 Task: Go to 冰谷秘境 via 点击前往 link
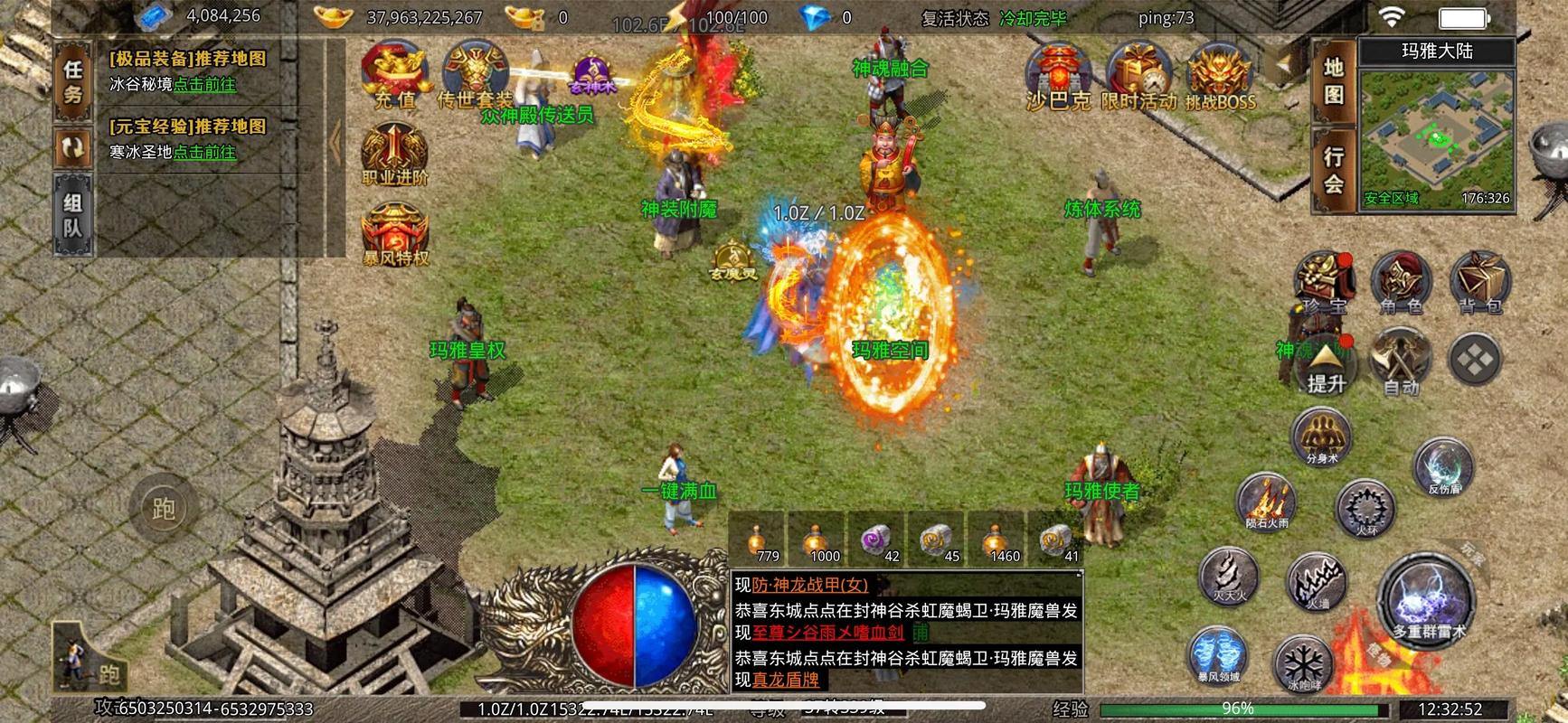204,84
